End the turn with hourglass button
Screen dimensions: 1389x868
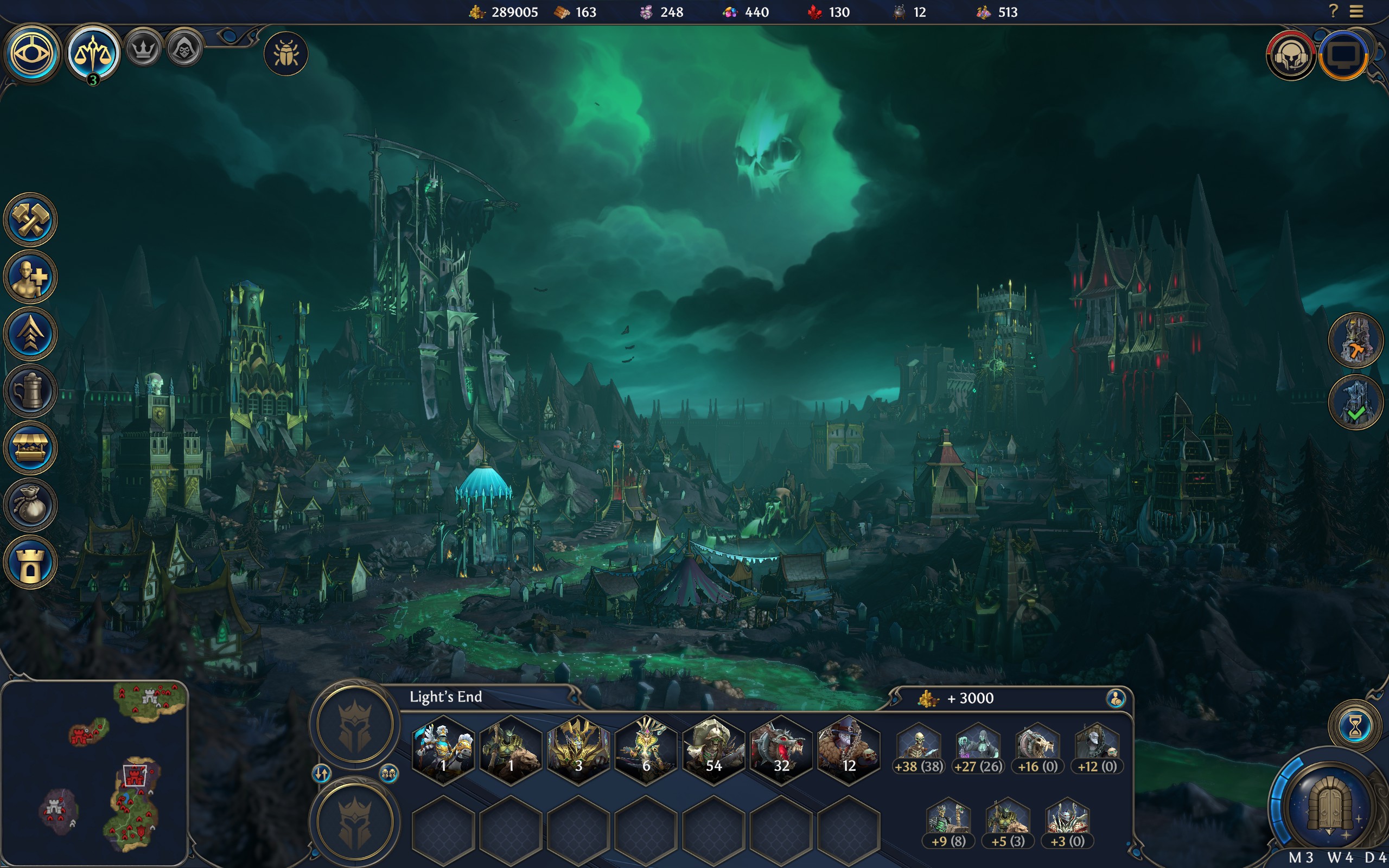[1355, 727]
